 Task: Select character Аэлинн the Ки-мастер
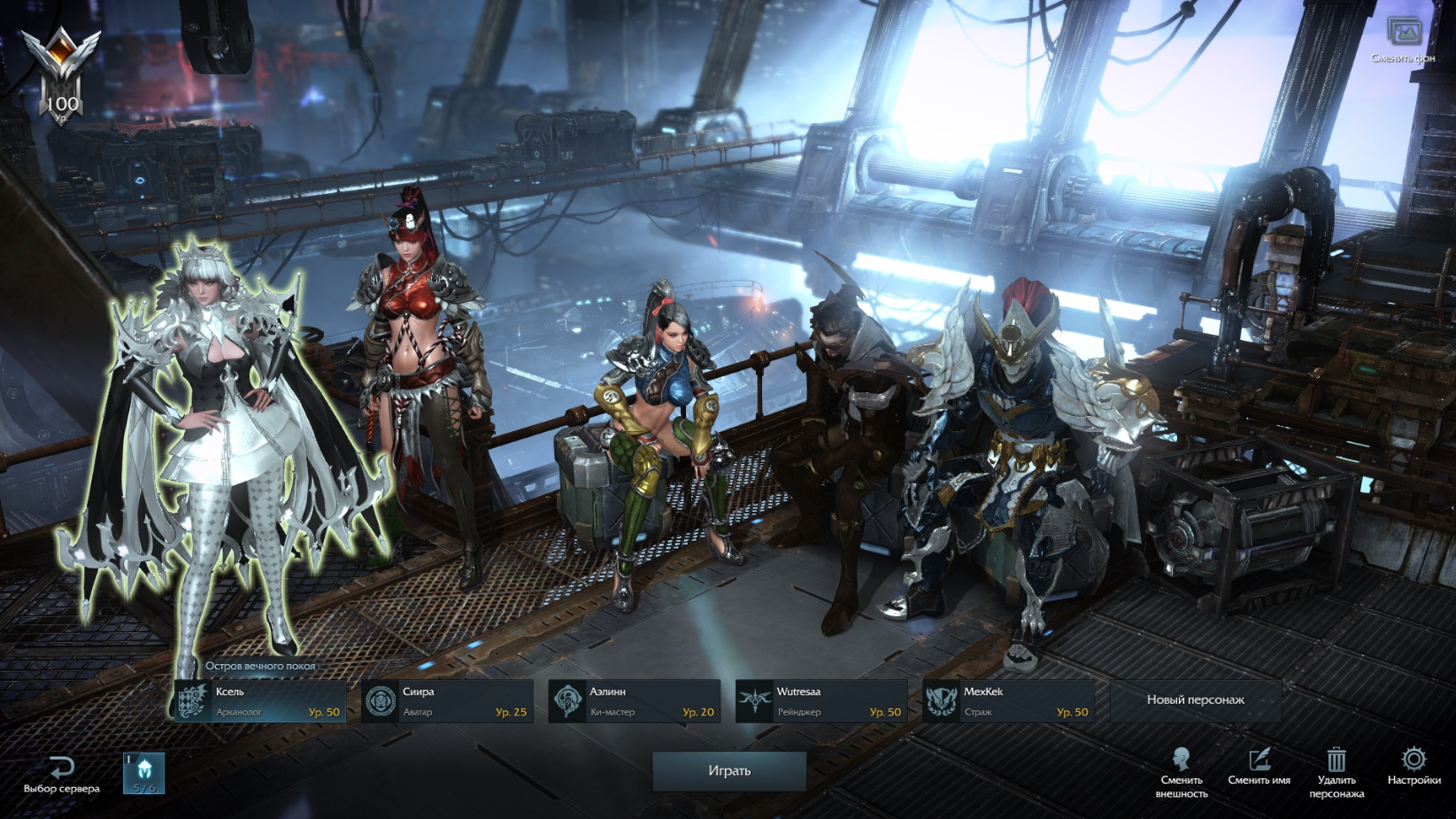(x=634, y=701)
